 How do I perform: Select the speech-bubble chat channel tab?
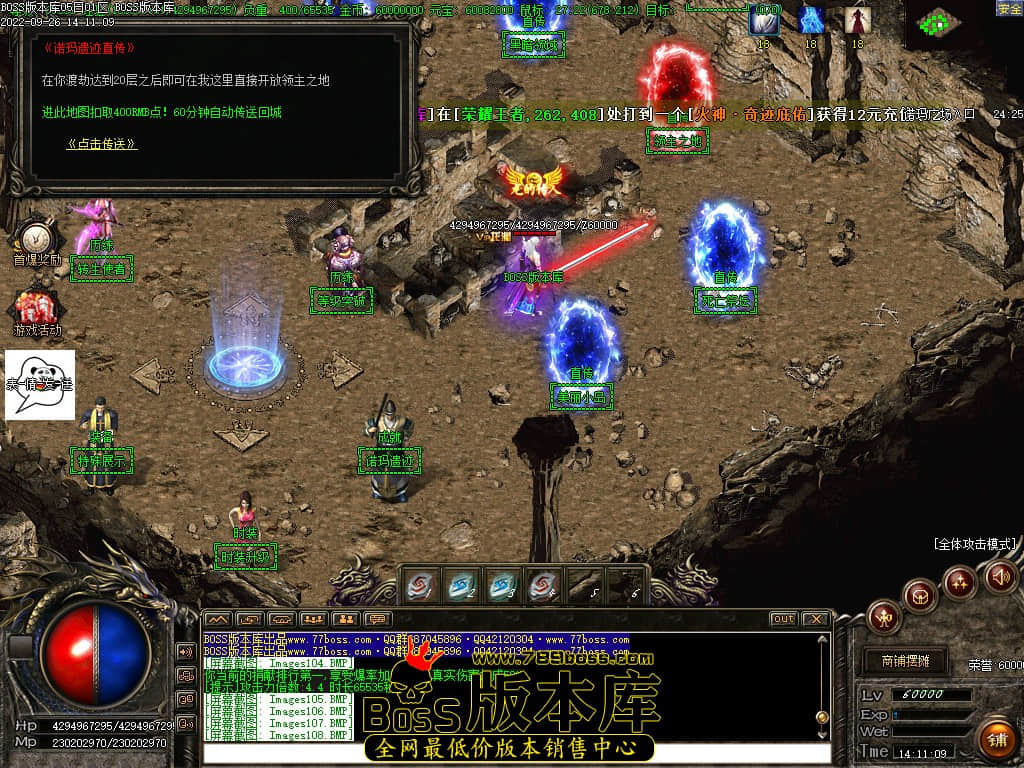tap(377, 619)
